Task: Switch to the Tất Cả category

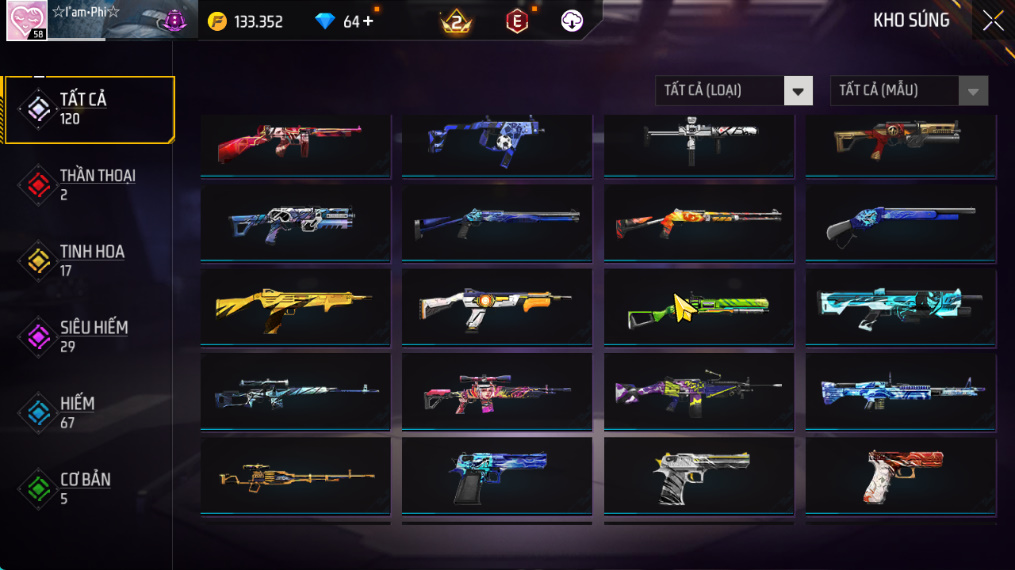Action: pyautogui.click(x=88, y=109)
